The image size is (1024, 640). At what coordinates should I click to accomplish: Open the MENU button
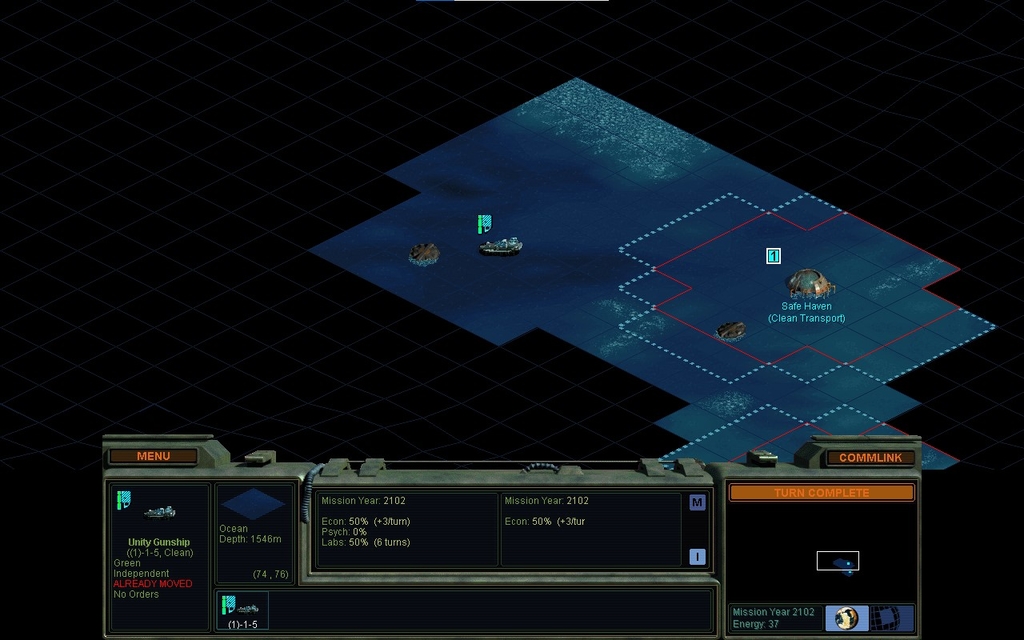point(153,456)
